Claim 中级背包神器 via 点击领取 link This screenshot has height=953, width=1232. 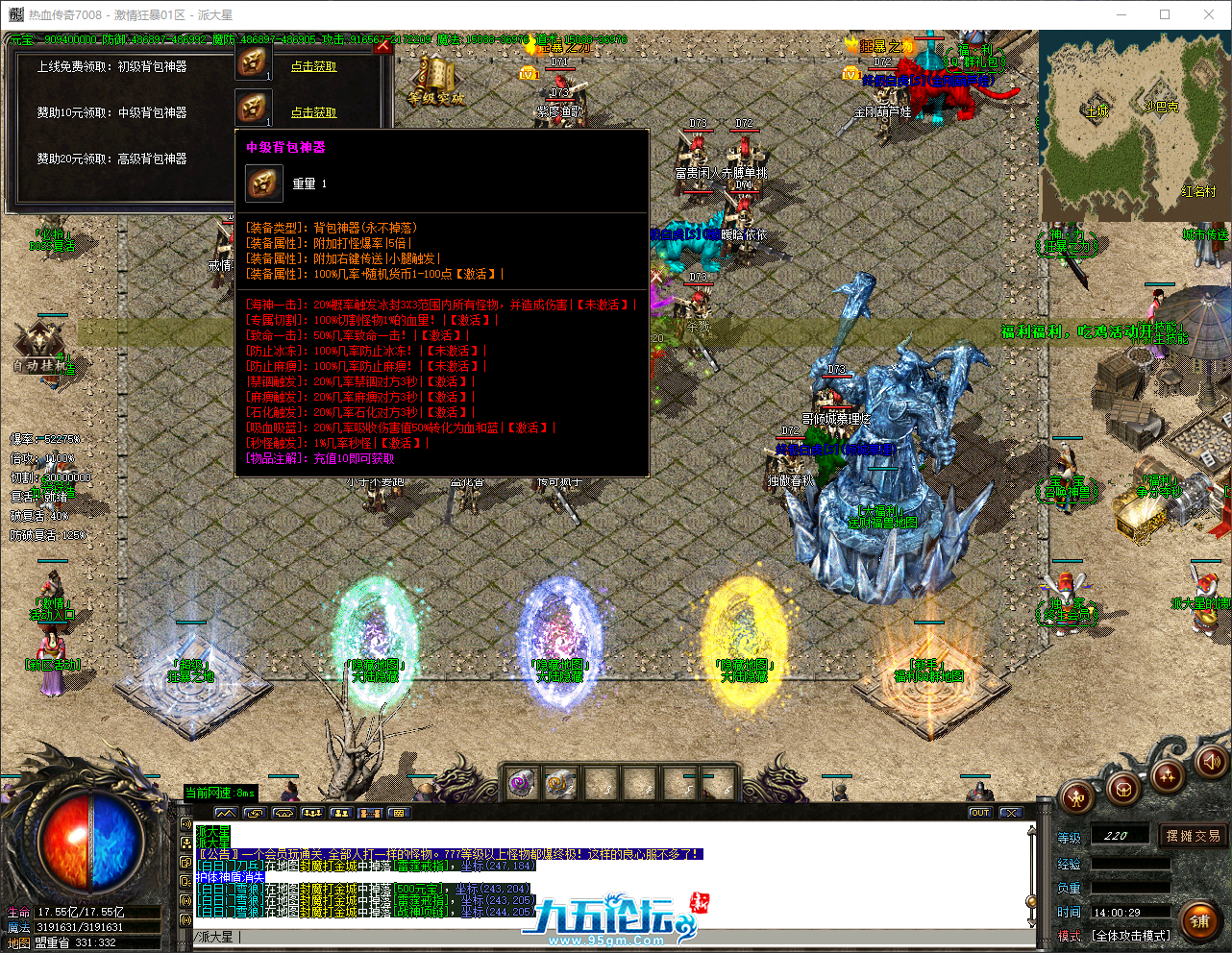coord(314,111)
